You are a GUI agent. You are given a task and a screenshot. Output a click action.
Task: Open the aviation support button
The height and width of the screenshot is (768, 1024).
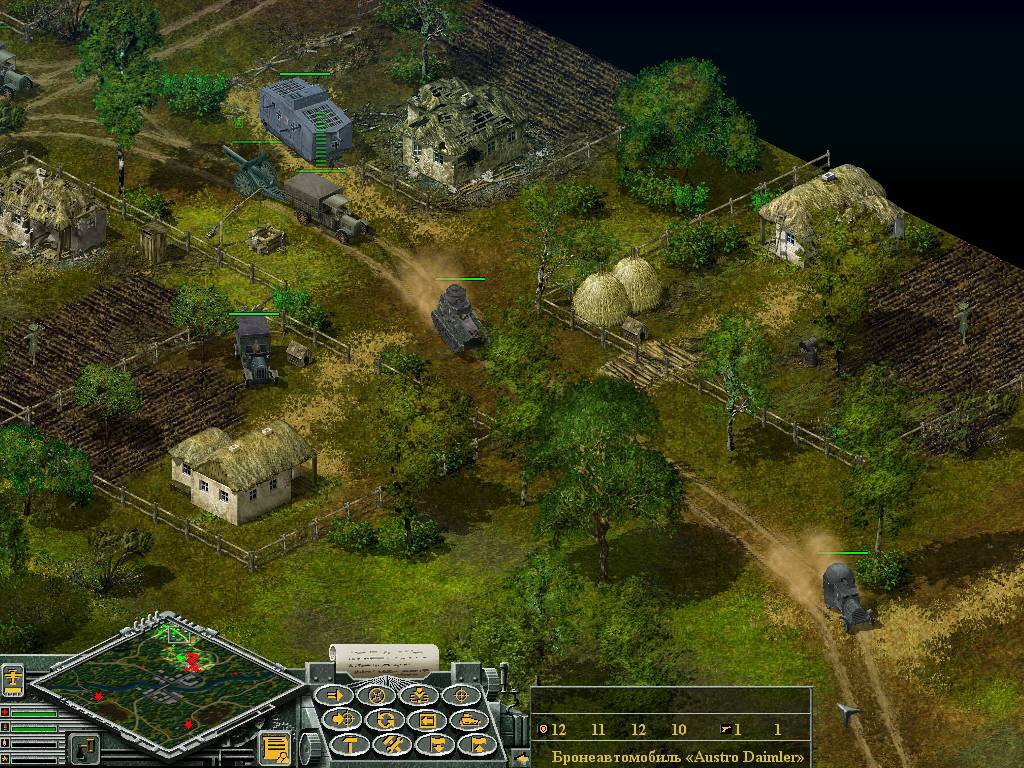click(12, 679)
